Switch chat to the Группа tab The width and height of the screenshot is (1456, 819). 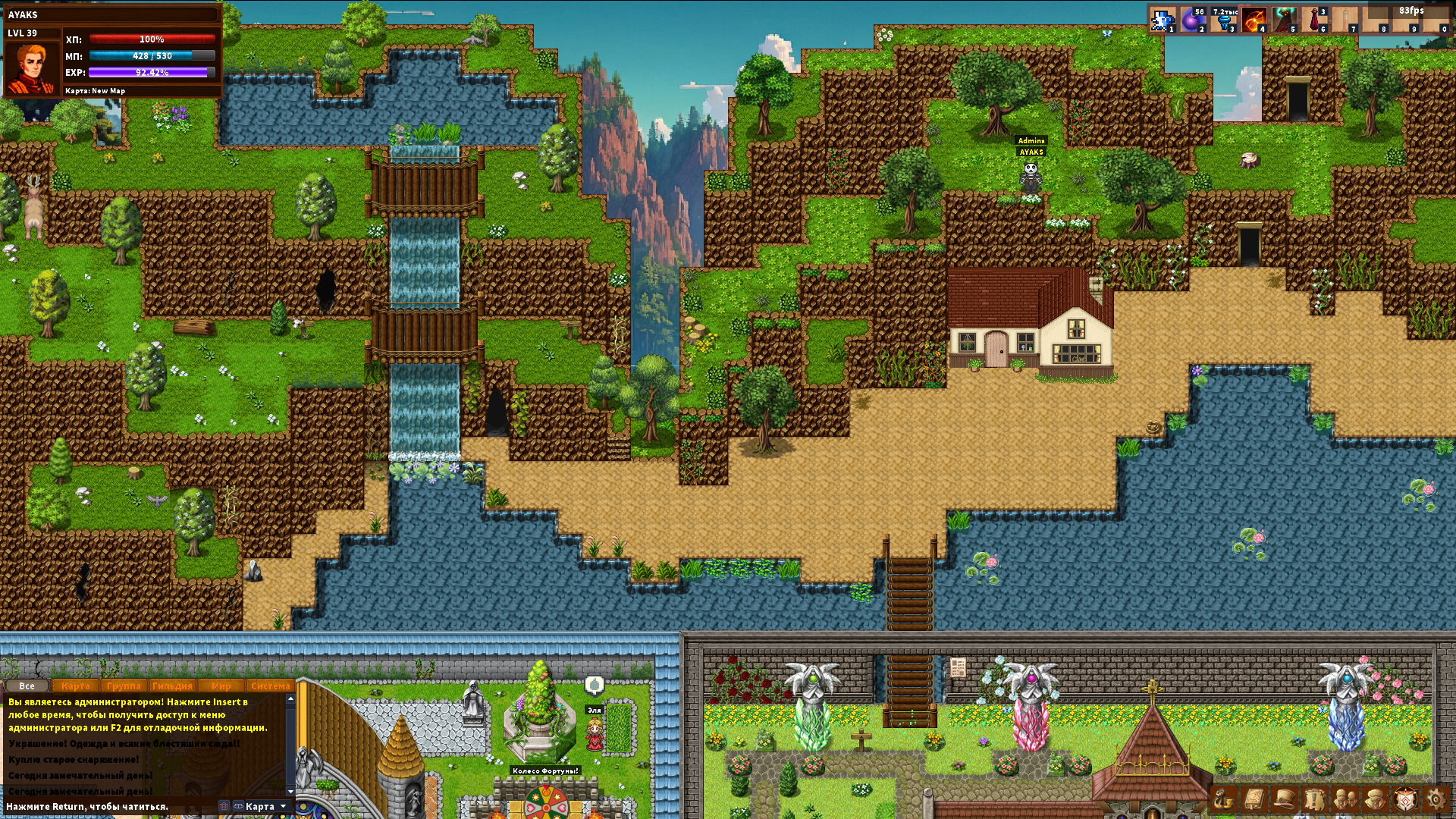[124, 686]
